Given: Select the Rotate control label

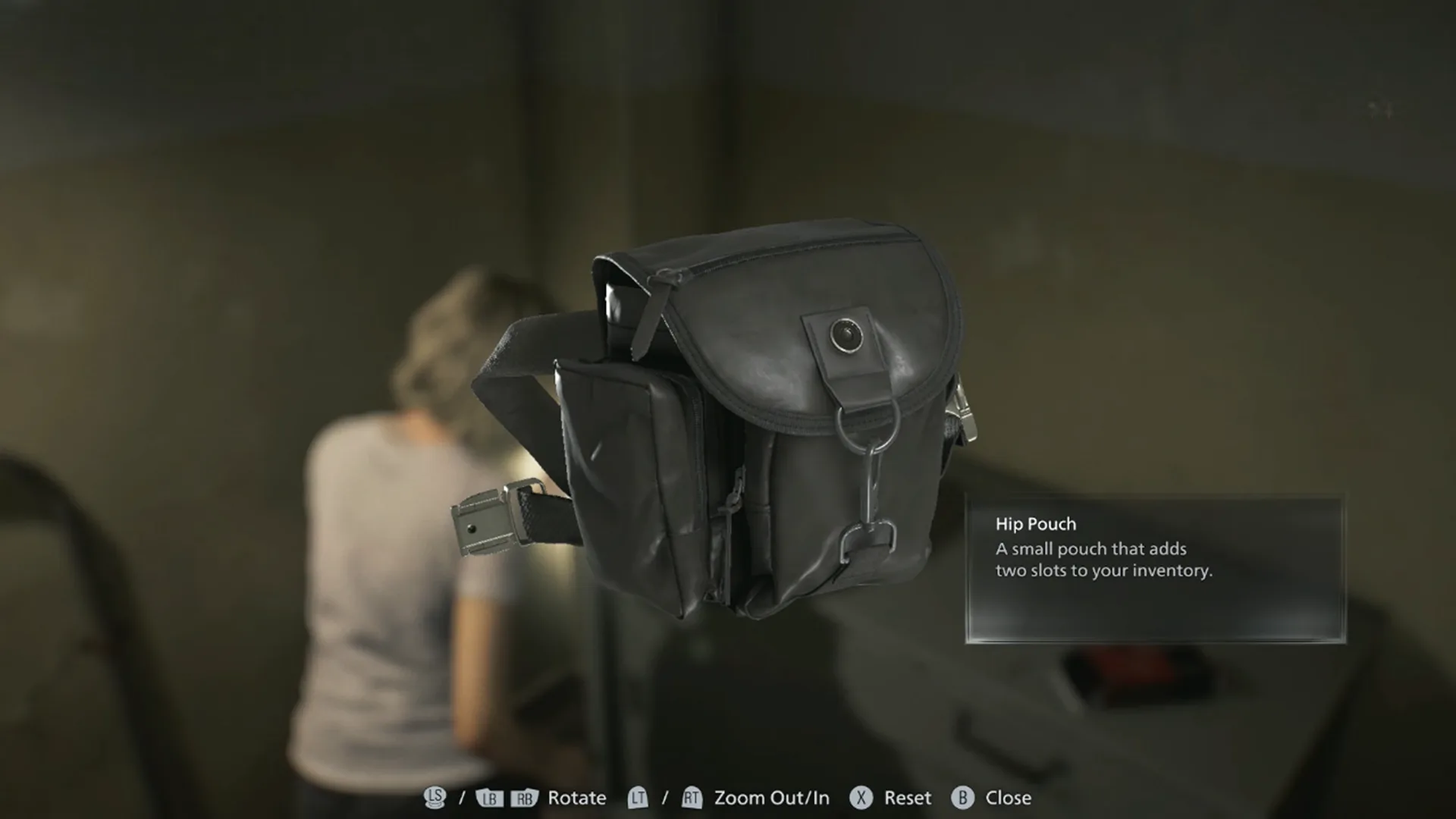Looking at the screenshot, I should pyautogui.click(x=576, y=798).
